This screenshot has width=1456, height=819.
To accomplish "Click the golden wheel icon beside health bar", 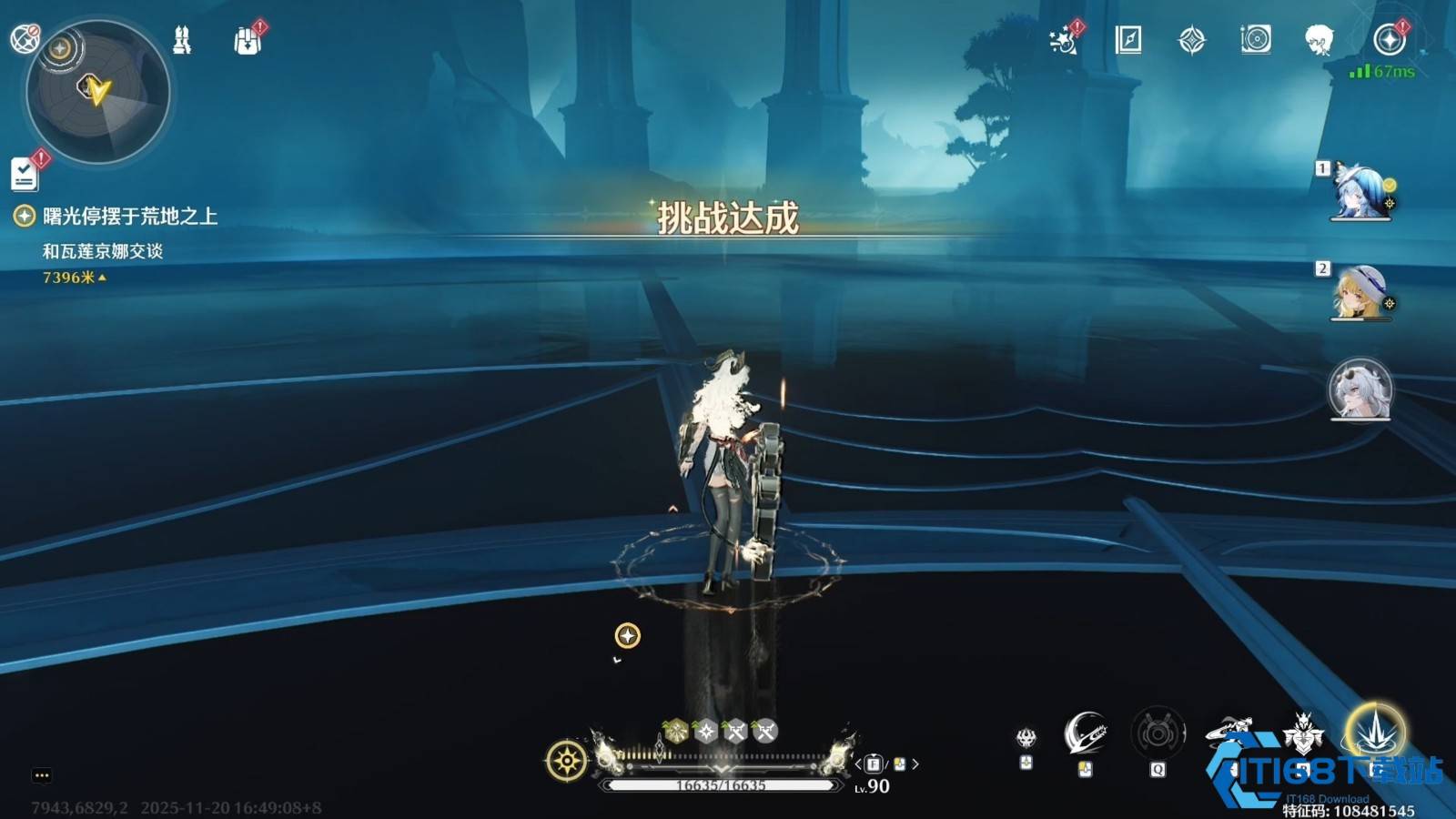I will pyautogui.click(x=566, y=761).
